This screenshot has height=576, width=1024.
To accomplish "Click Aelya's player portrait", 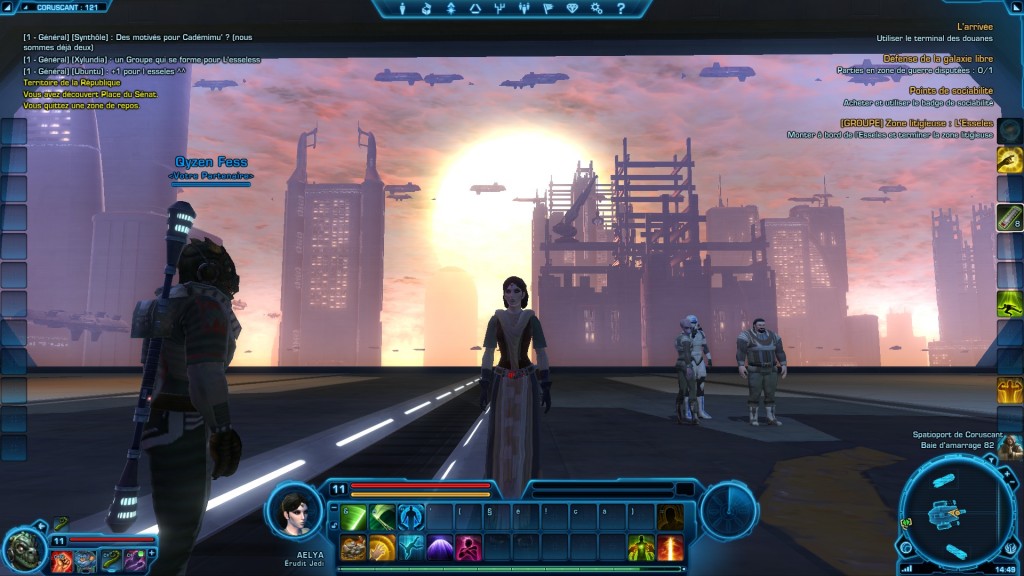I will [x=294, y=510].
